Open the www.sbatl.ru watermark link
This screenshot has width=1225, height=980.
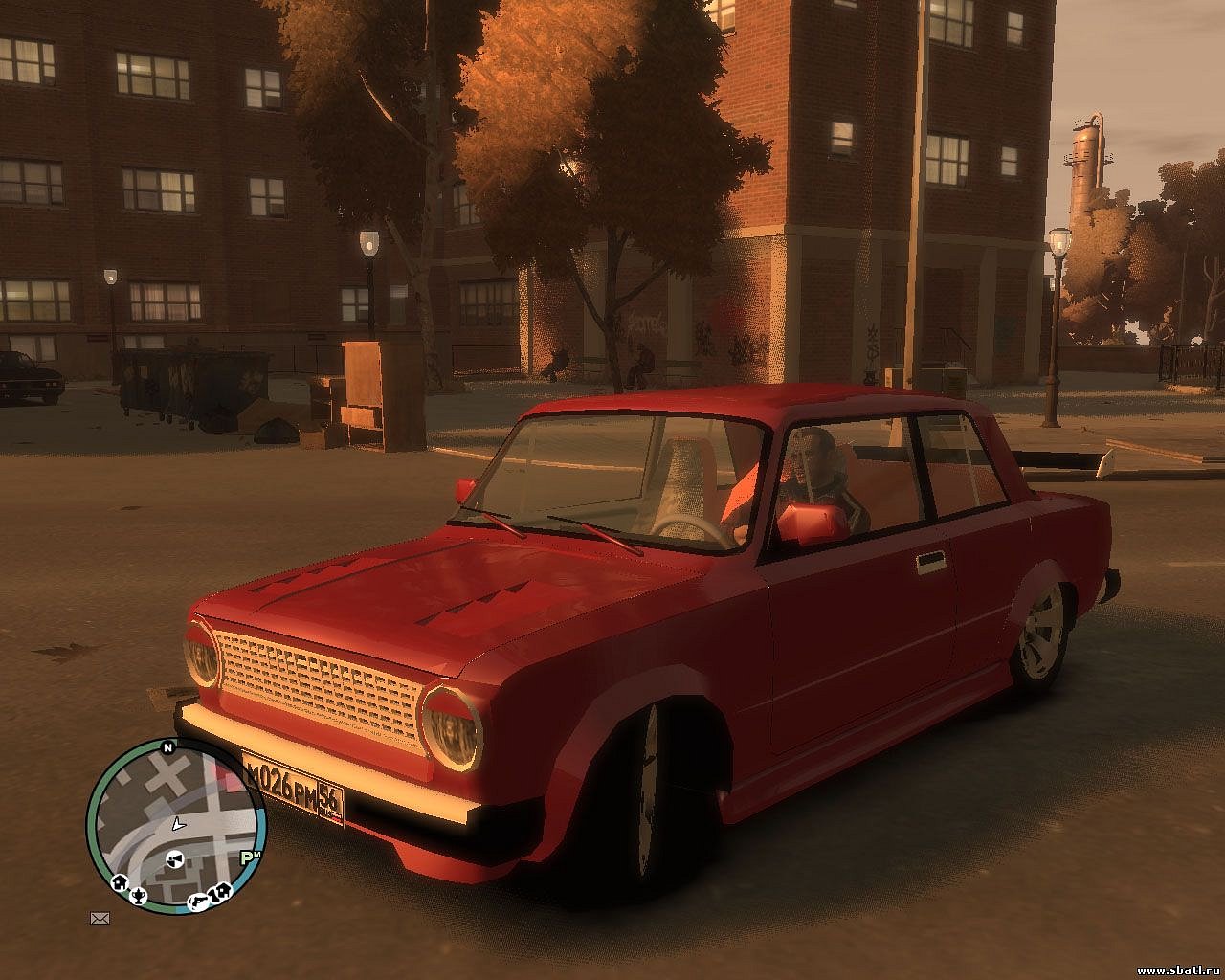tap(1178, 969)
